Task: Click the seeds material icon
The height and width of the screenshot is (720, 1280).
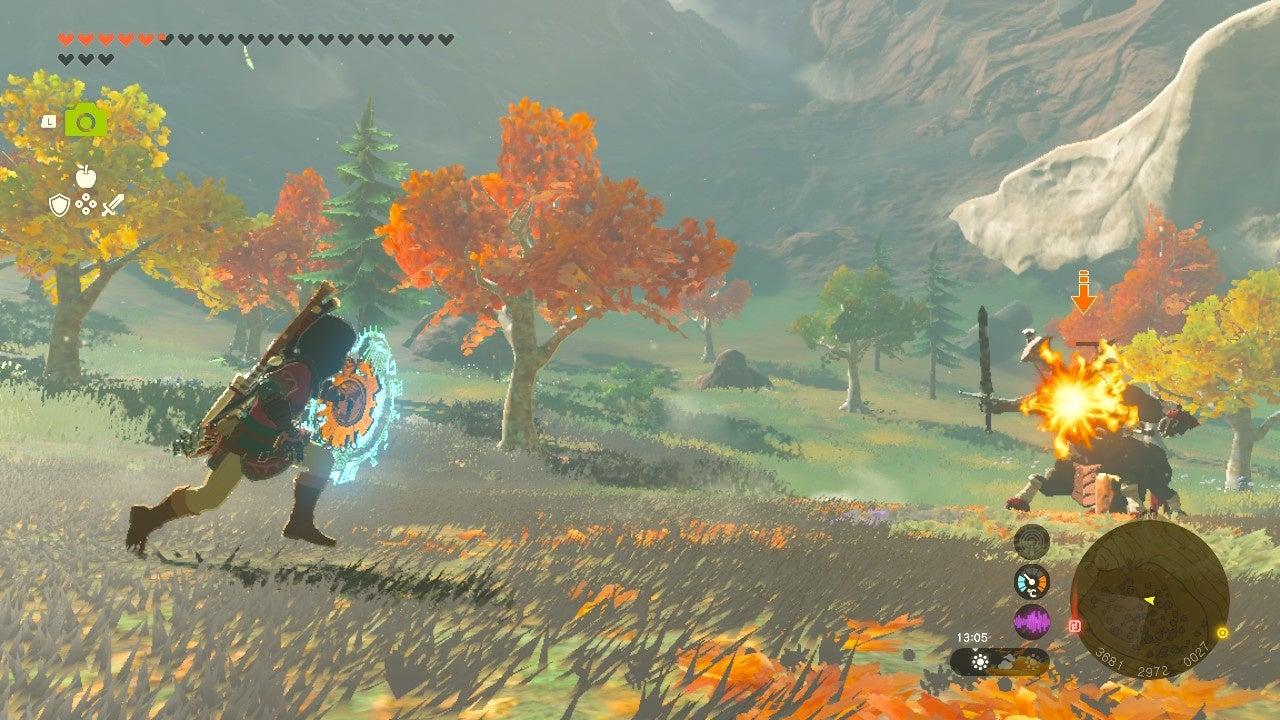Action: tap(86, 204)
